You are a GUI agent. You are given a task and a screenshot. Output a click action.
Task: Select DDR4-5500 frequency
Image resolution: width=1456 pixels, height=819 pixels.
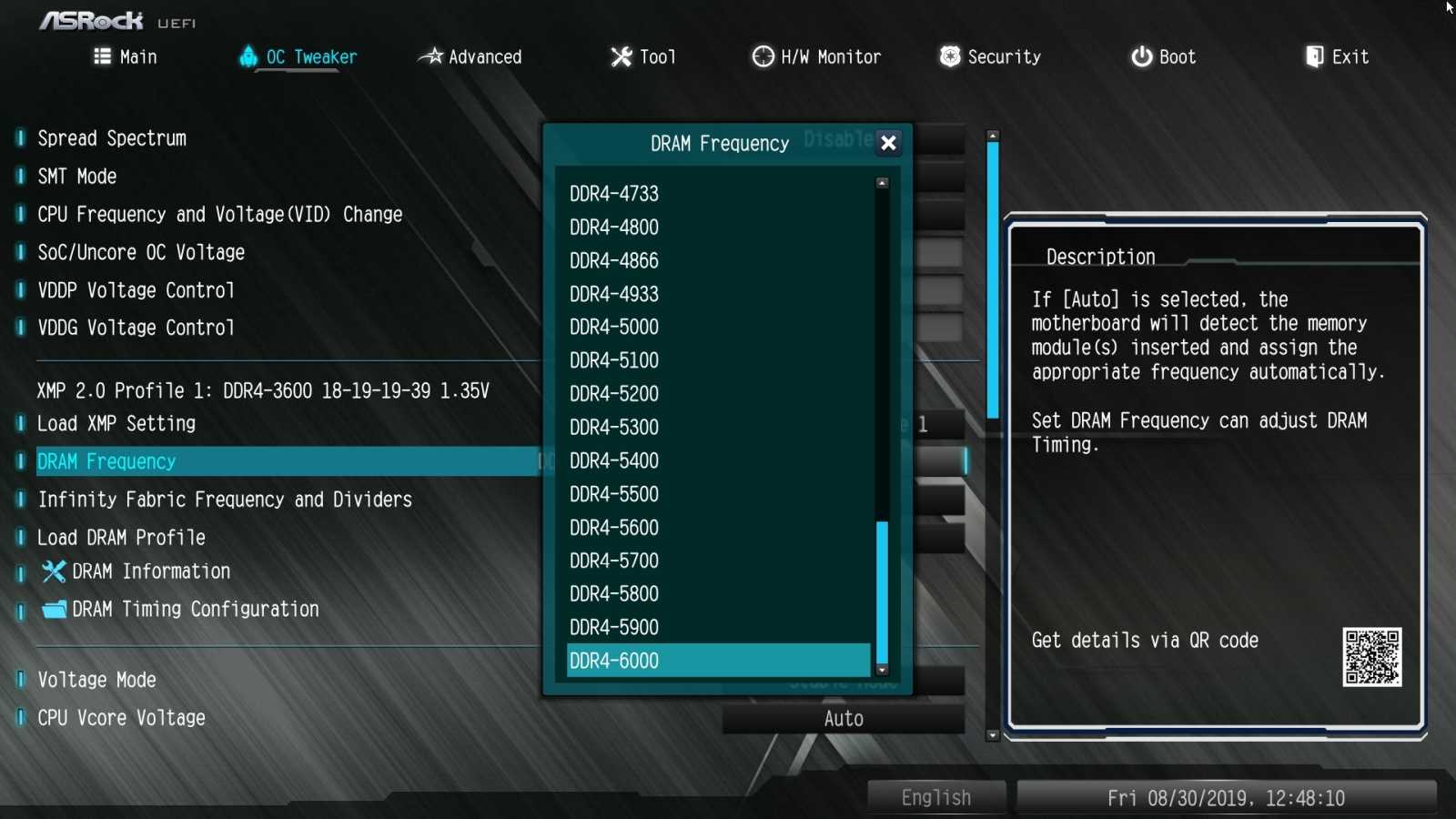click(614, 494)
